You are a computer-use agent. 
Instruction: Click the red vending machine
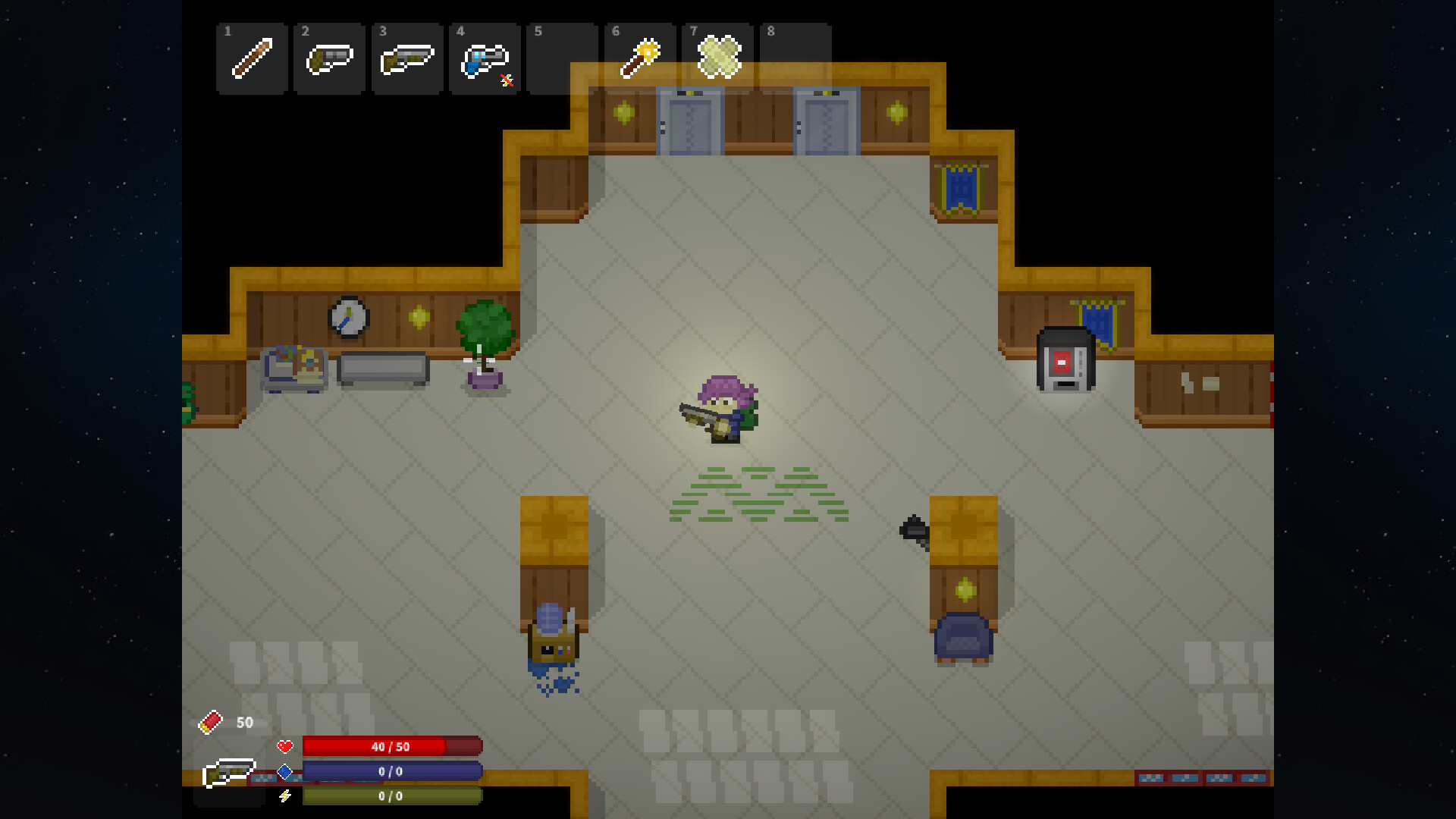click(1065, 356)
